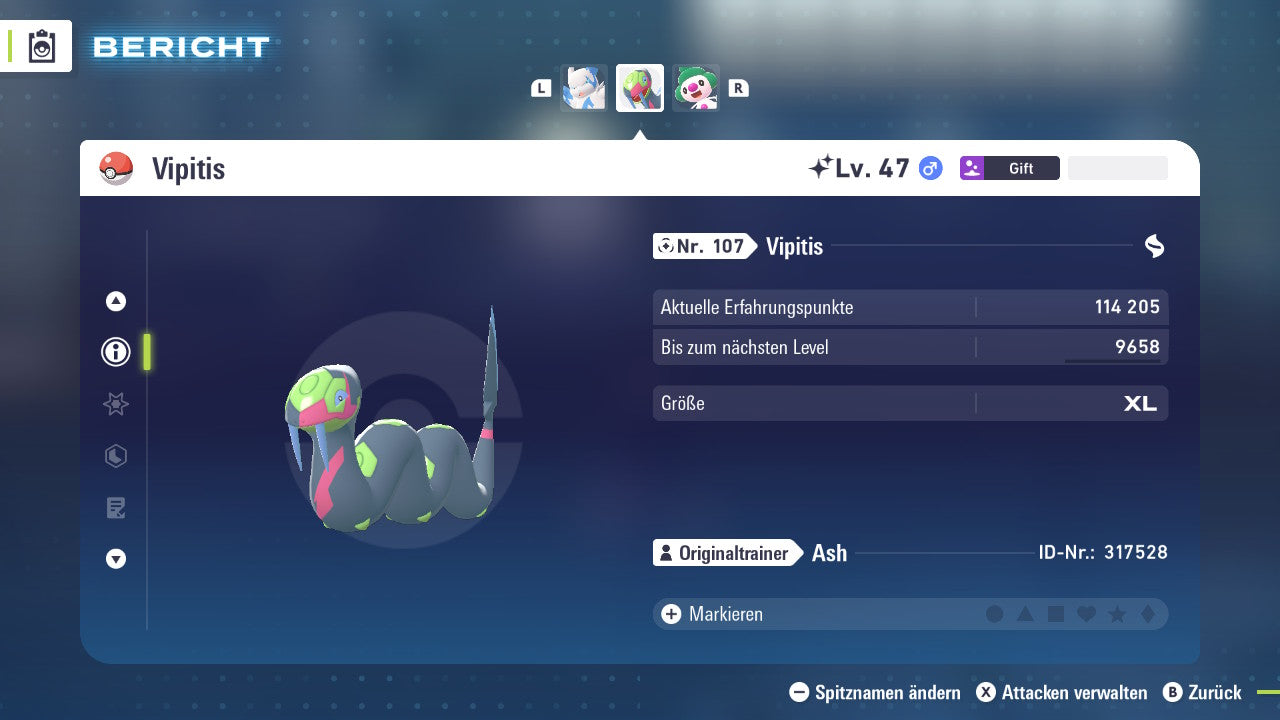Click the green page indicator beside the info icon

(145, 352)
